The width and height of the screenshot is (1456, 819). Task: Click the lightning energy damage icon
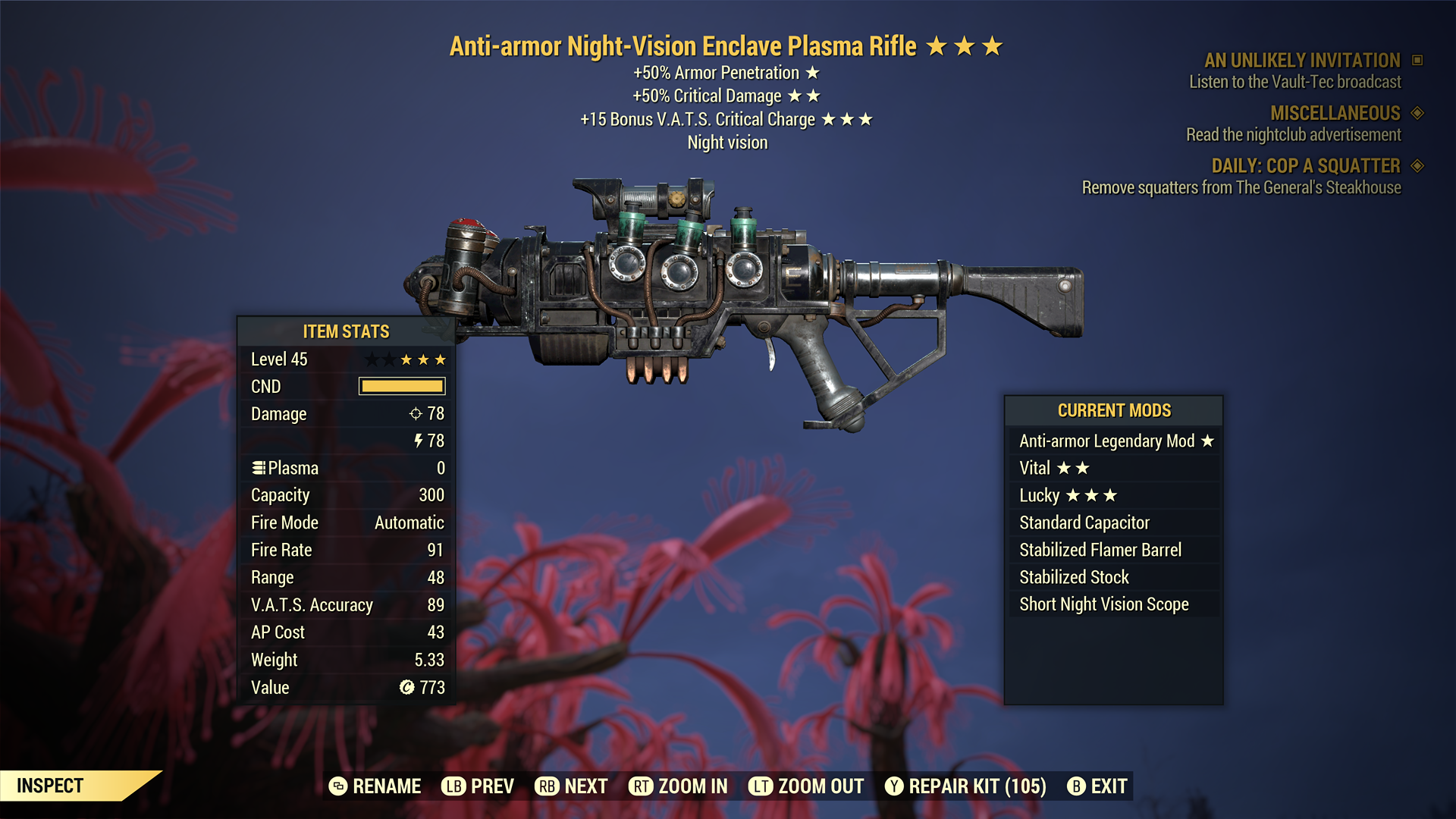tap(419, 441)
